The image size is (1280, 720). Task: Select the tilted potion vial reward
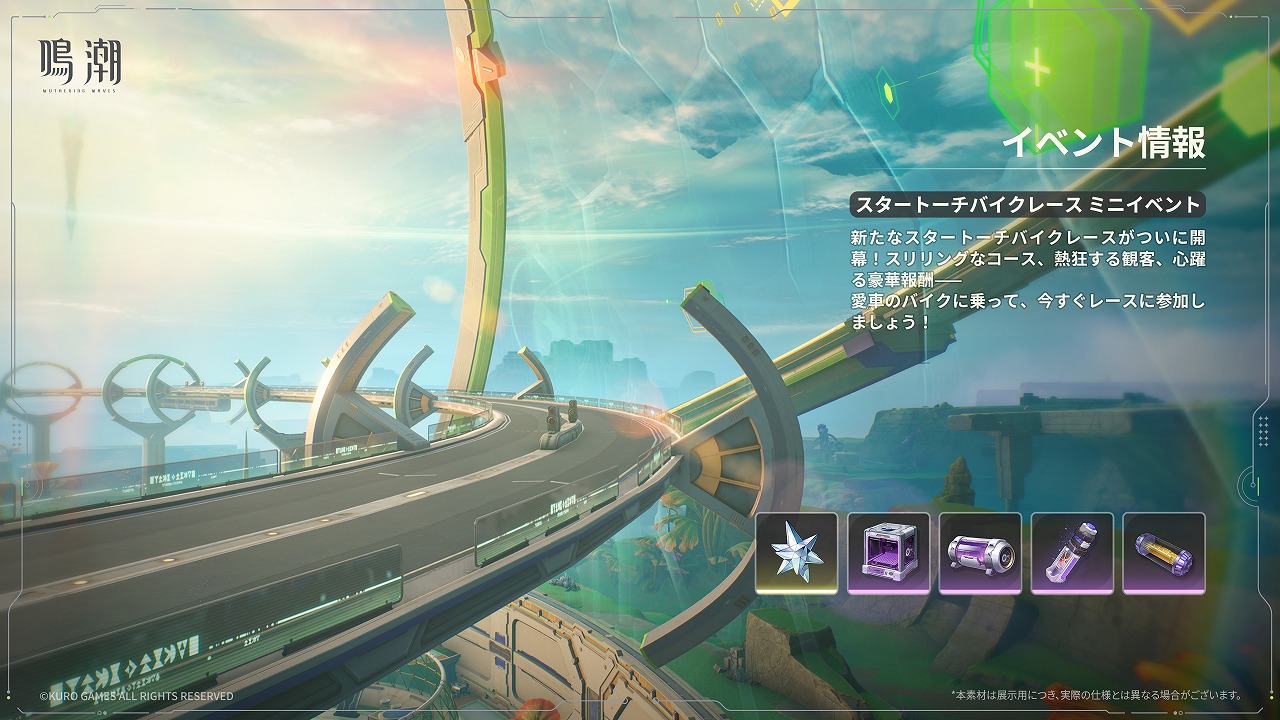click(1072, 553)
